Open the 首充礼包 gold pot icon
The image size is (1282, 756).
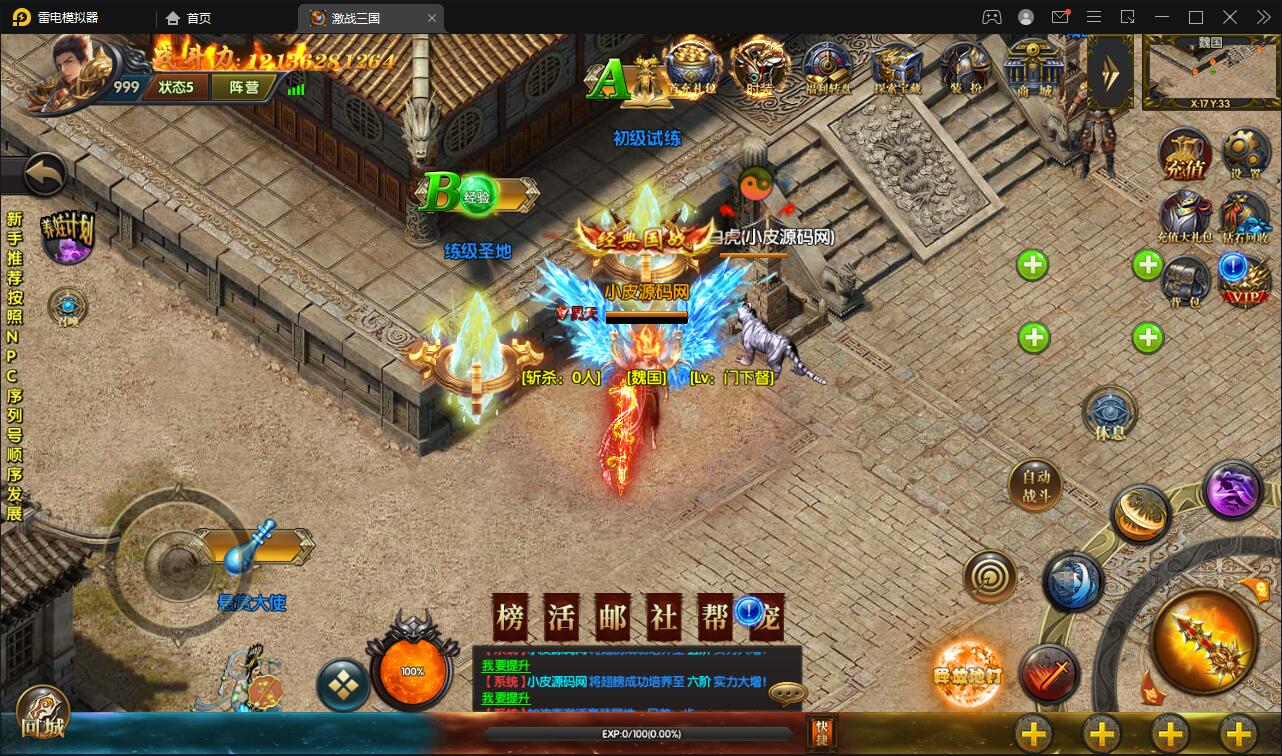pos(692,66)
